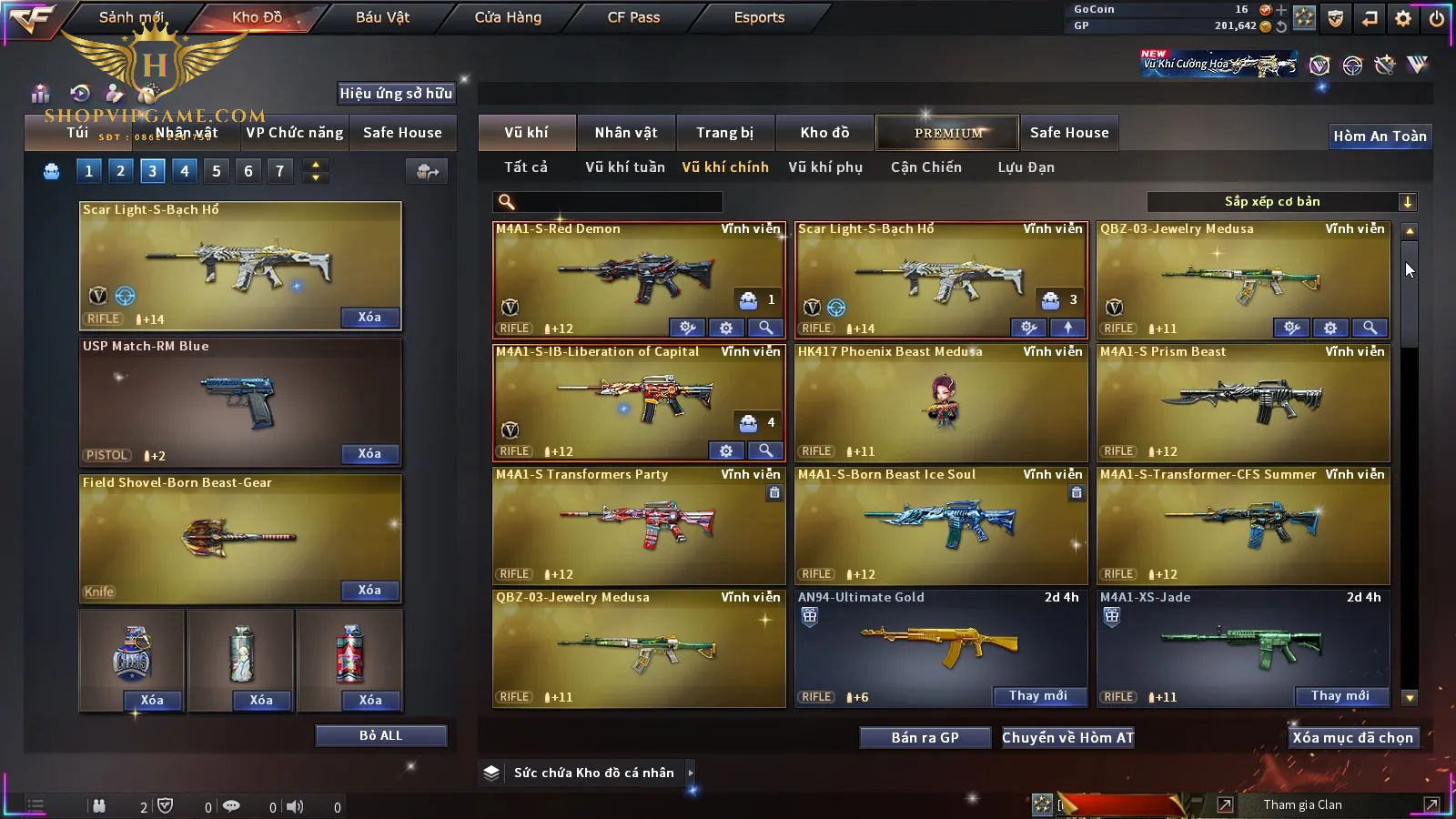
Task: Go to the Sảnh mới lobby tab
Action: pos(131,17)
